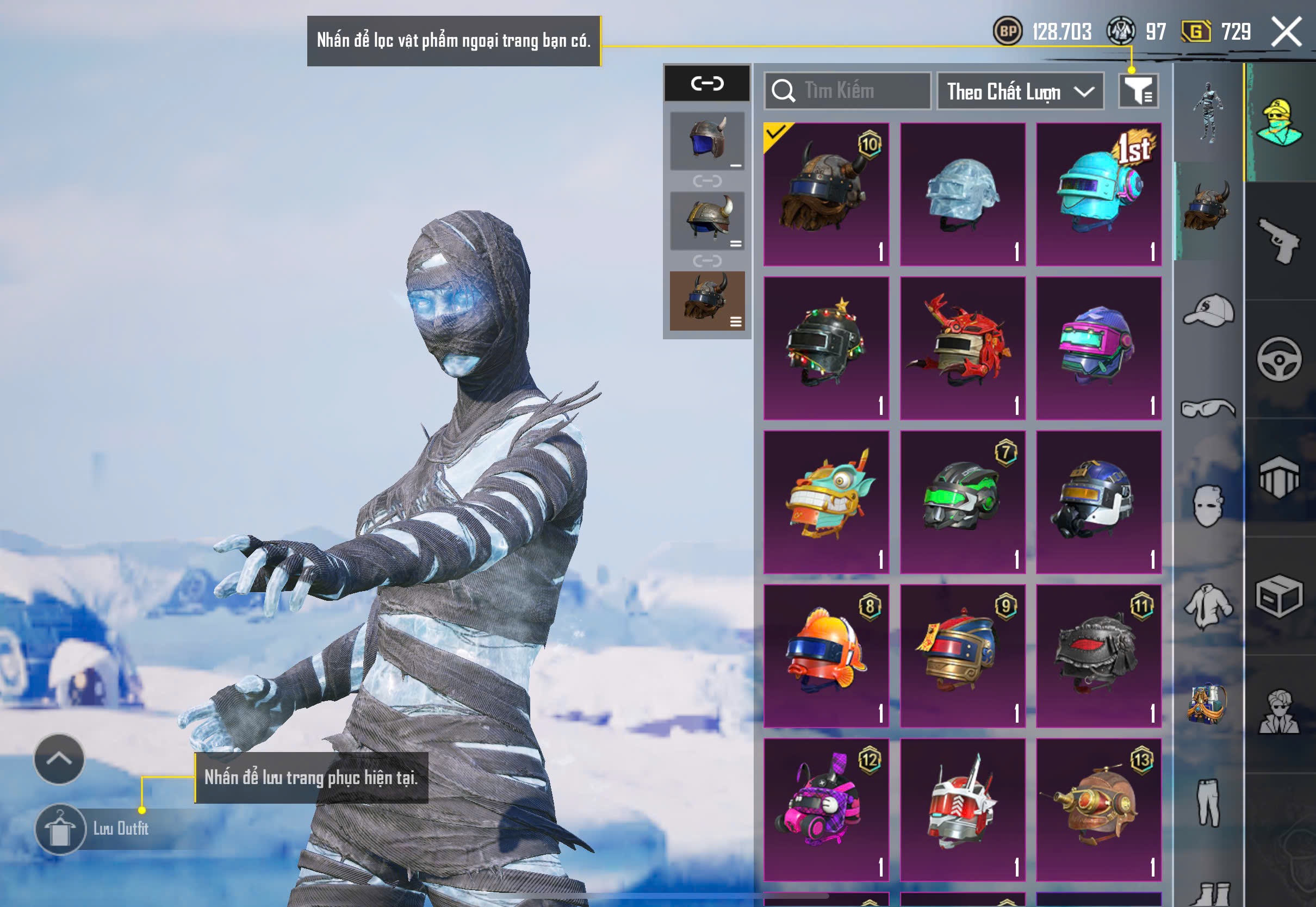1316x907 pixels.
Task: Select the pants clothing category
Action: 1209,802
